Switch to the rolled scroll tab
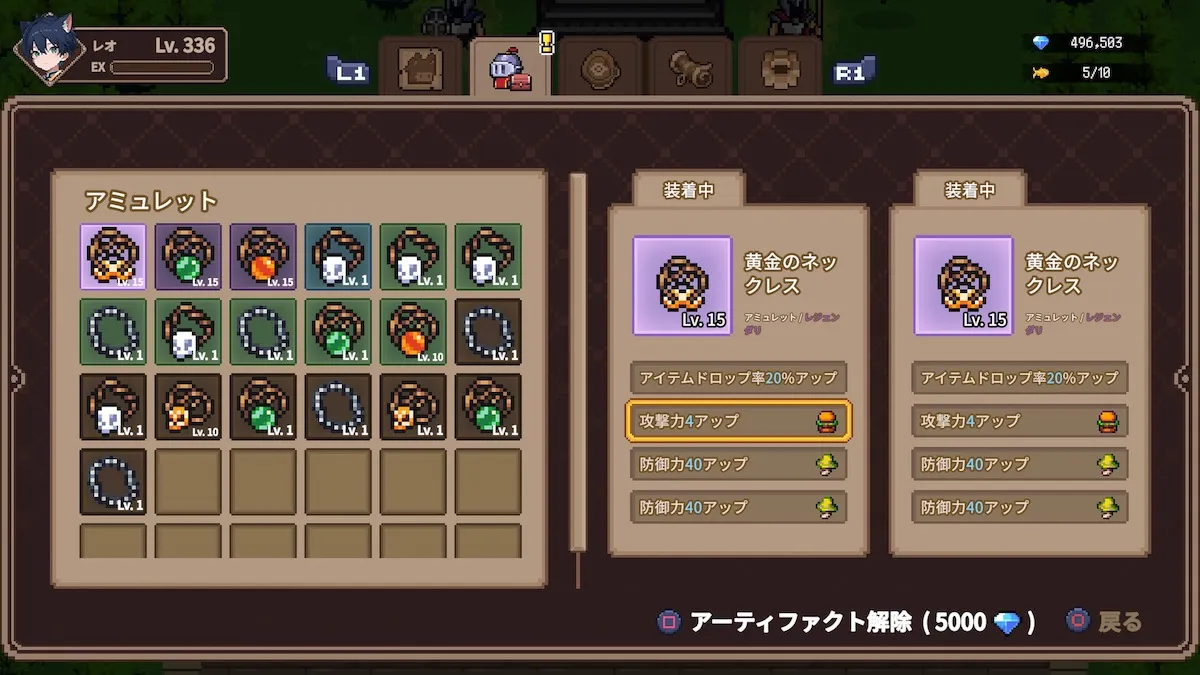The height and width of the screenshot is (675, 1200). click(x=692, y=69)
